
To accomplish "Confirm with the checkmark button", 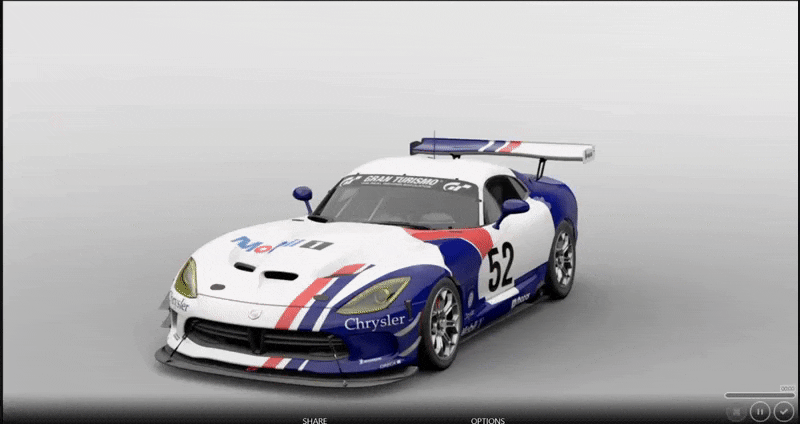I will tap(784, 410).
